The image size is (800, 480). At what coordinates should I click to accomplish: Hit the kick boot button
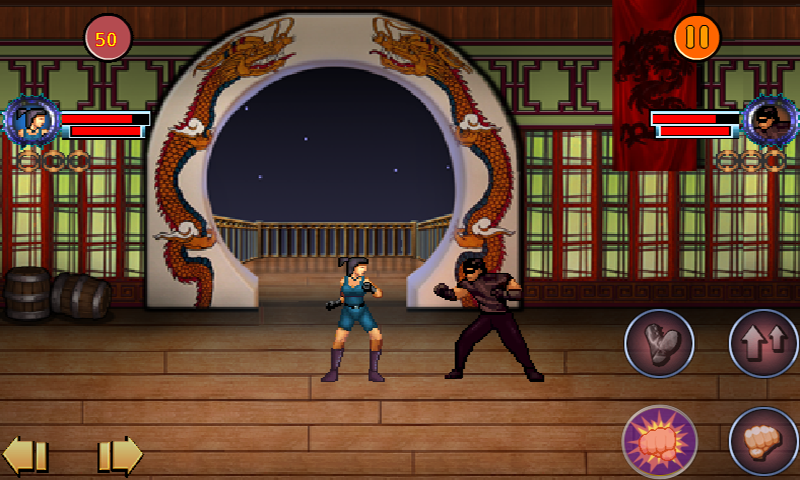tap(659, 343)
